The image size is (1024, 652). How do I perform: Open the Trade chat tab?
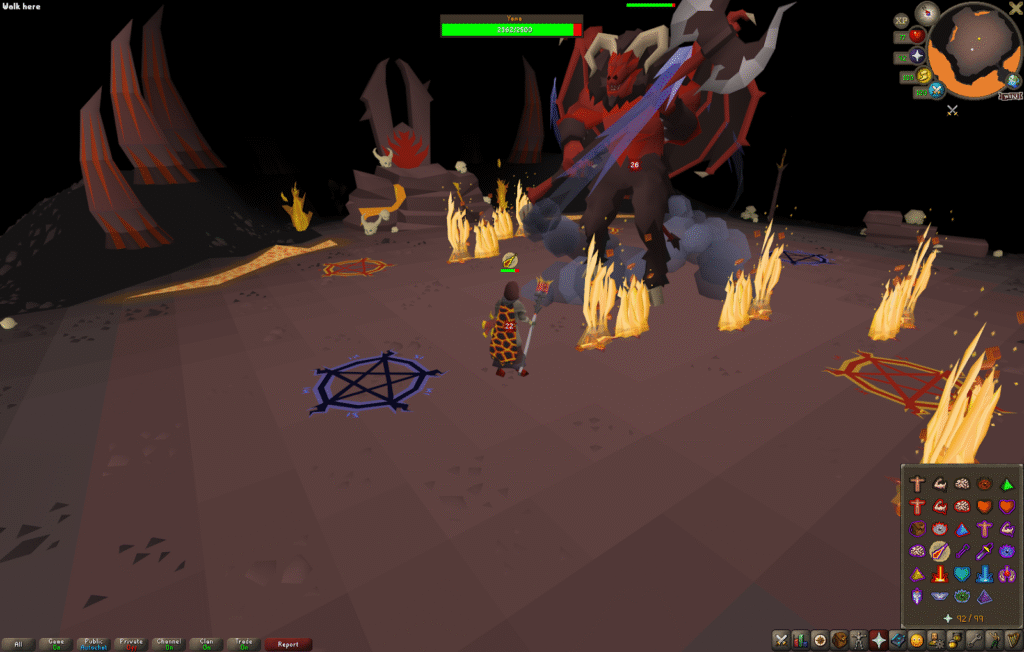(241, 644)
